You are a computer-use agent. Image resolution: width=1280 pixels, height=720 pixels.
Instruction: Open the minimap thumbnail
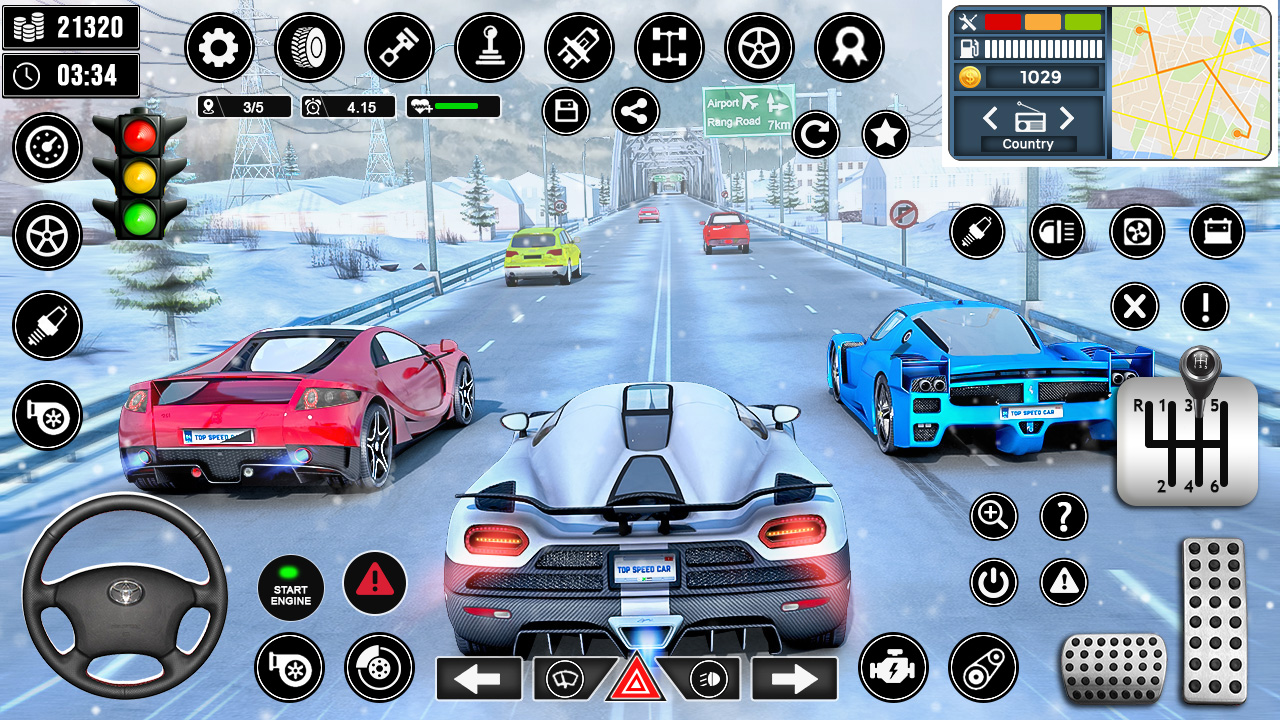point(1192,80)
